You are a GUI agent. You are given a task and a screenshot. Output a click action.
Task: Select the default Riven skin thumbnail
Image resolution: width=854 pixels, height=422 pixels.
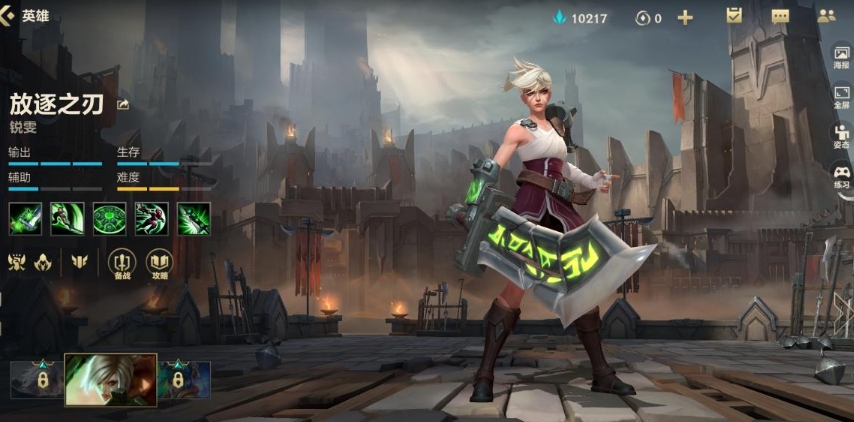click(x=110, y=379)
